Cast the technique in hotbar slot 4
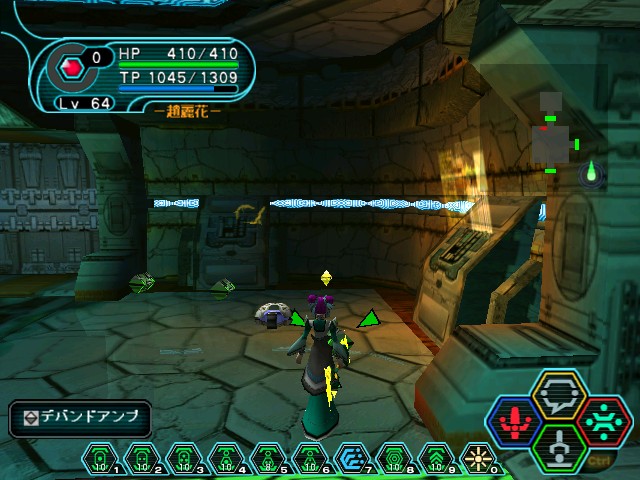This screenshot has width=640, height=480. 226,458
